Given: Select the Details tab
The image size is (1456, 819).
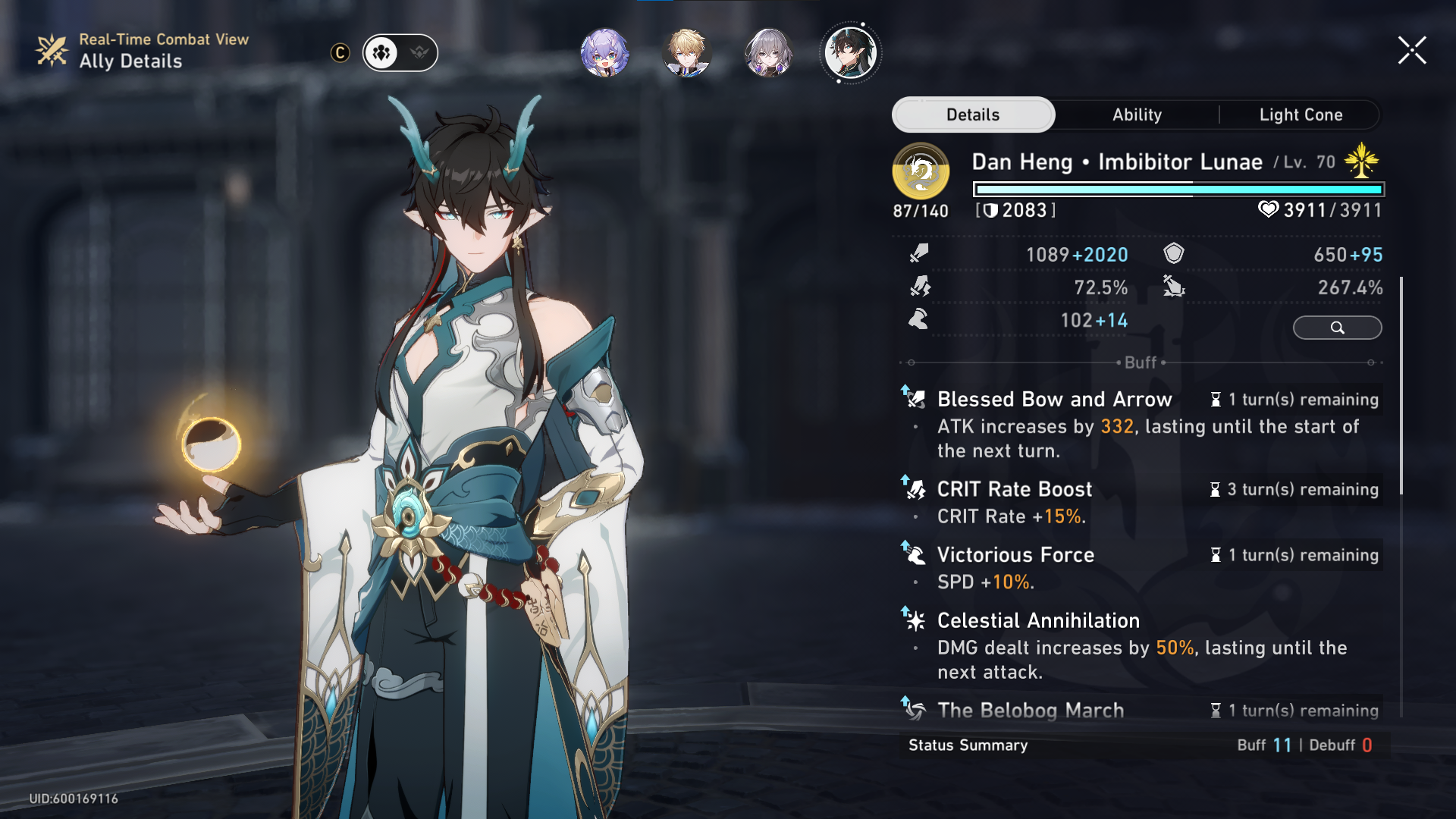Looking at the screenshot, I should point(973,115).
